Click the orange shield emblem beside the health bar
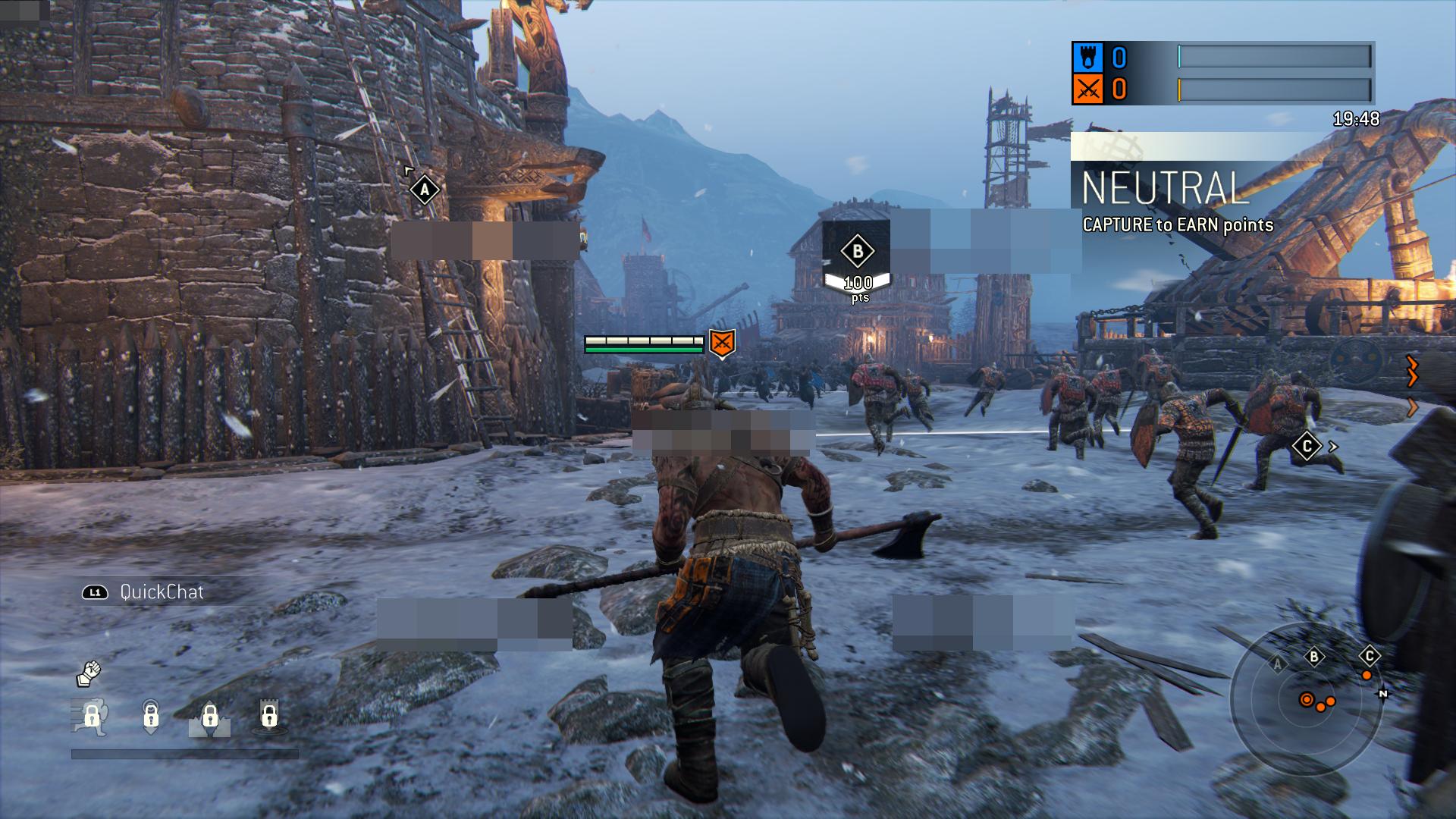The height and width of the screenshot is (819, 1456). [722, 344]
